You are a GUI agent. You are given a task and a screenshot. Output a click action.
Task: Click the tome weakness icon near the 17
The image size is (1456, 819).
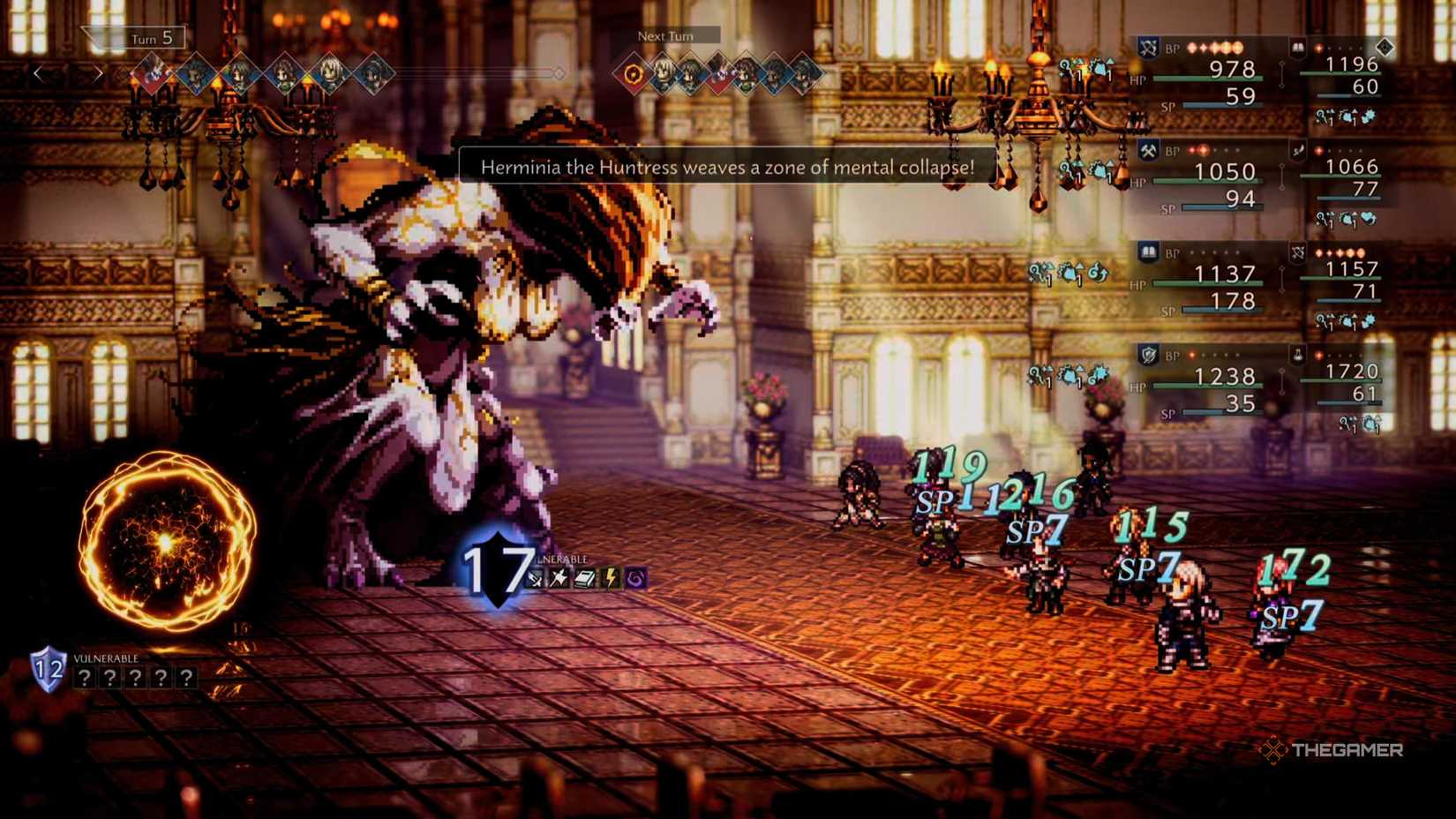[584, 578]
